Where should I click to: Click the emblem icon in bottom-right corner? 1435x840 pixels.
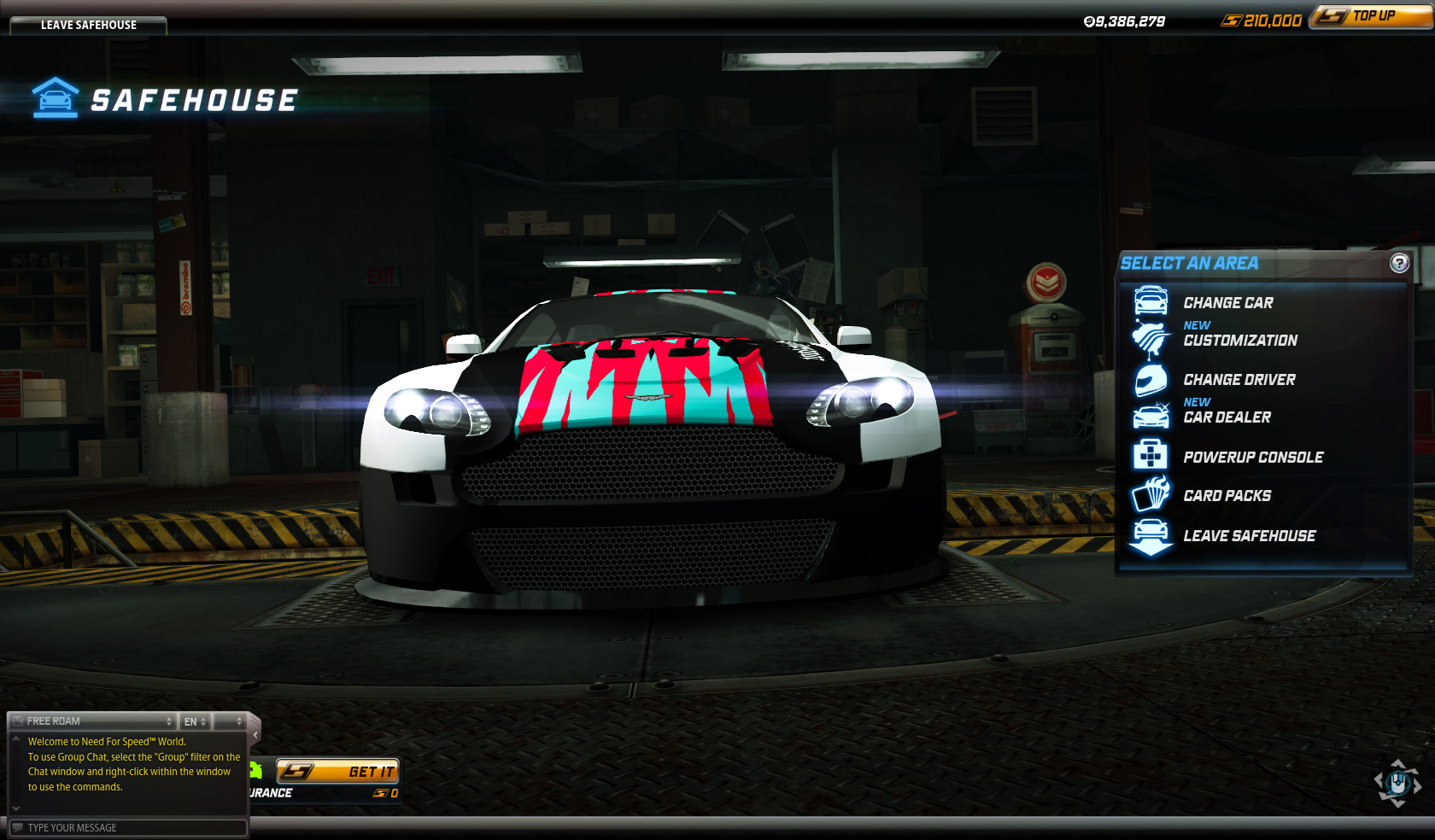point(1397,782)
